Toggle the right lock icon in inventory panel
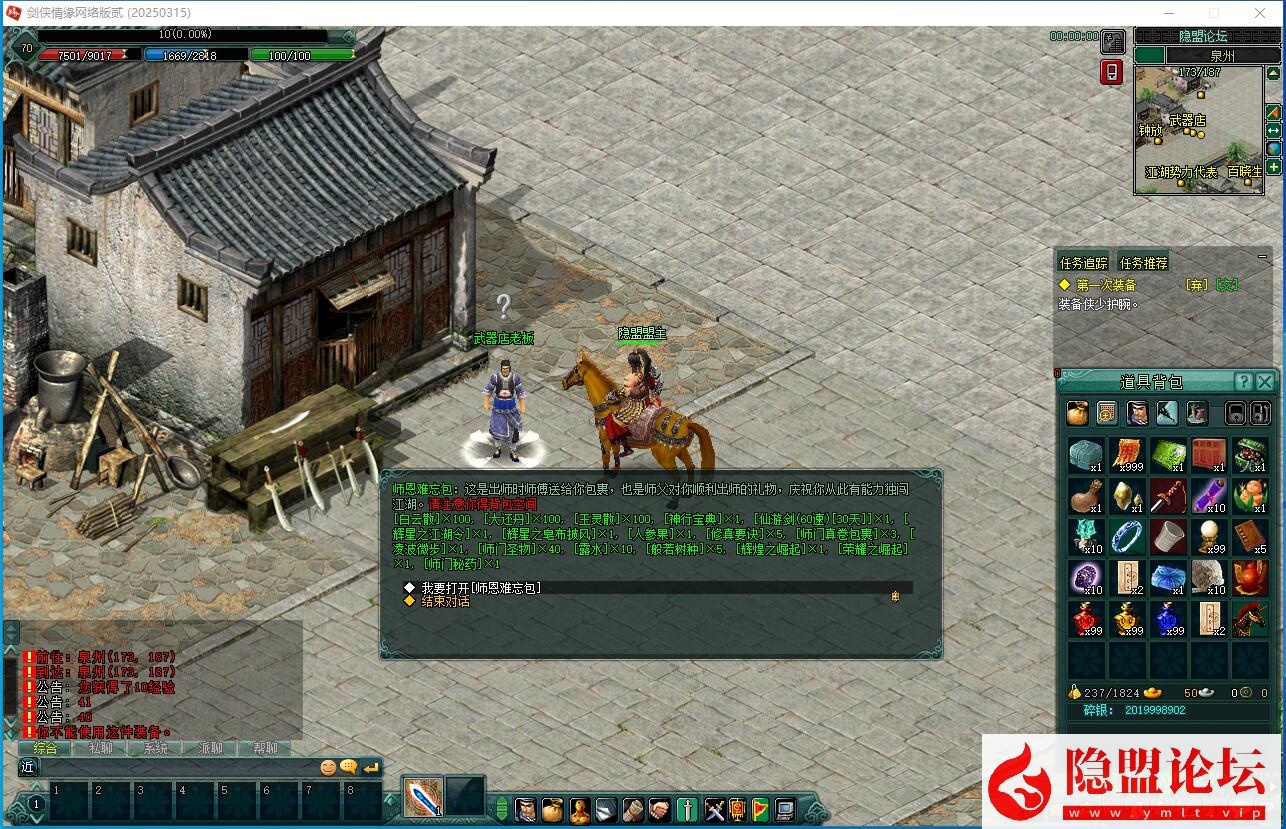 (x=1260, y=413)
